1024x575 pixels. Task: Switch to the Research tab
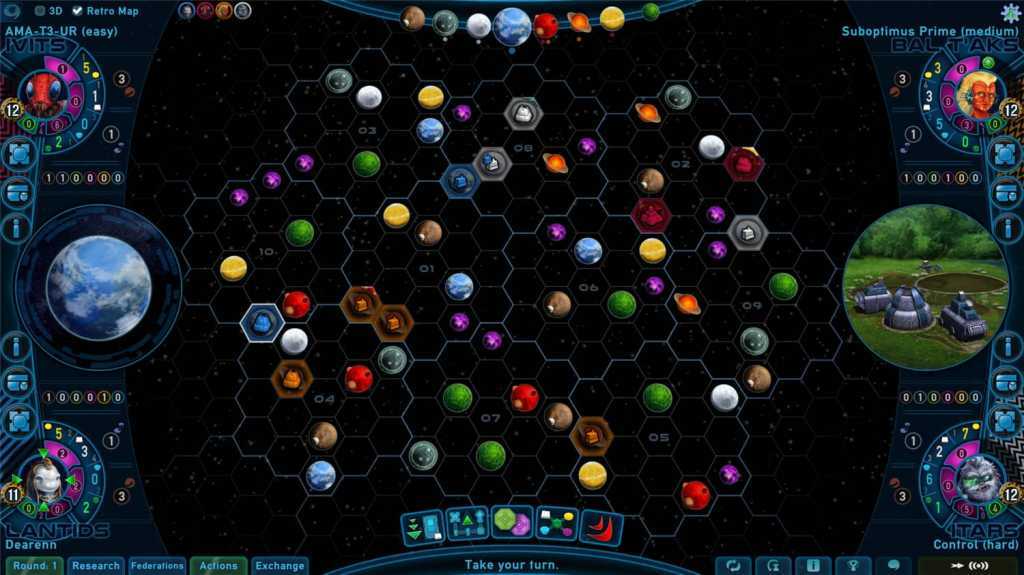(96, 566)
